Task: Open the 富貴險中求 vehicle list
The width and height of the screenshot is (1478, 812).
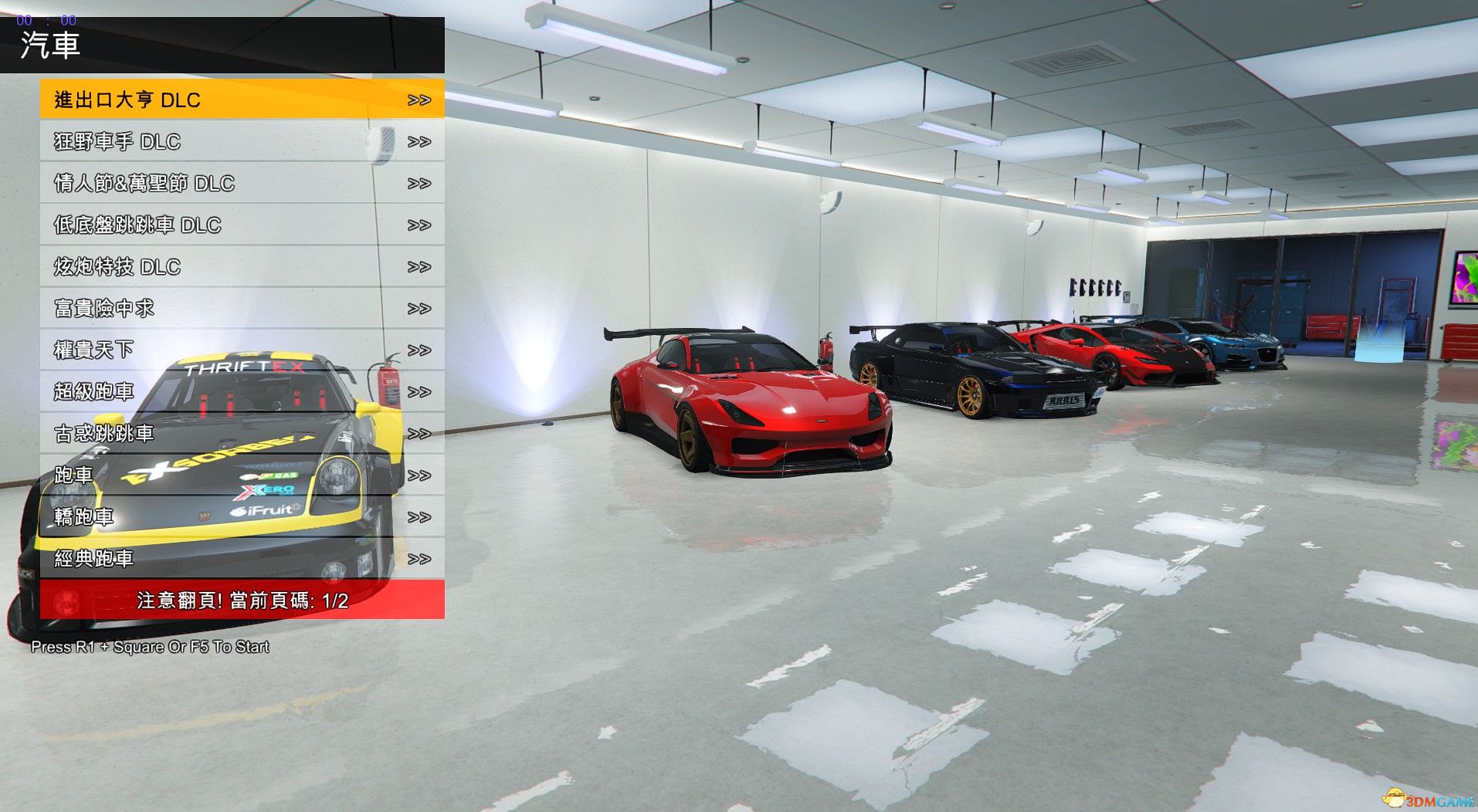Action: pos(242,308)
